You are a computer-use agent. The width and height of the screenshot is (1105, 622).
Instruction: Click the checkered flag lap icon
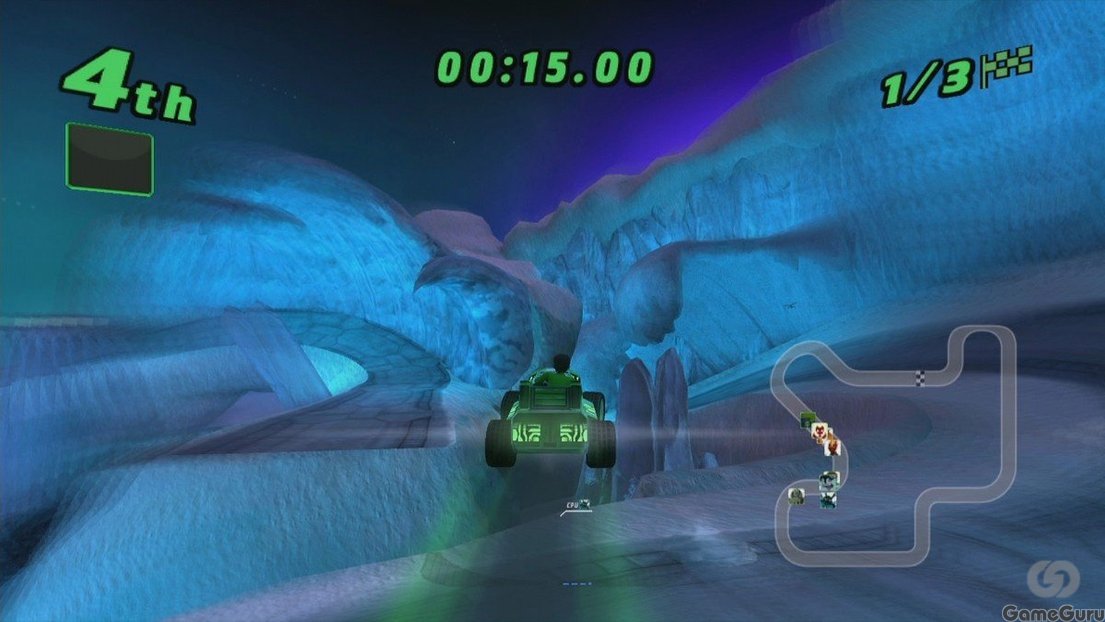[1007, 66]
